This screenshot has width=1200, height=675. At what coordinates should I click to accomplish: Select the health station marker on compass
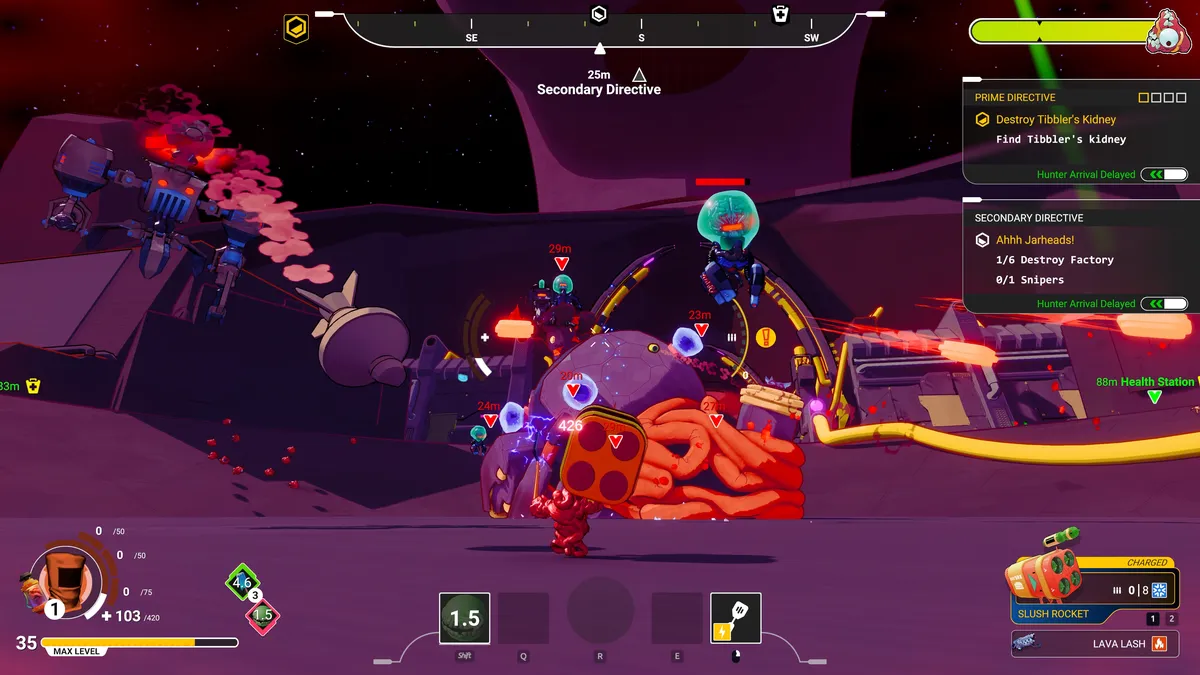(x=780, y=14)
